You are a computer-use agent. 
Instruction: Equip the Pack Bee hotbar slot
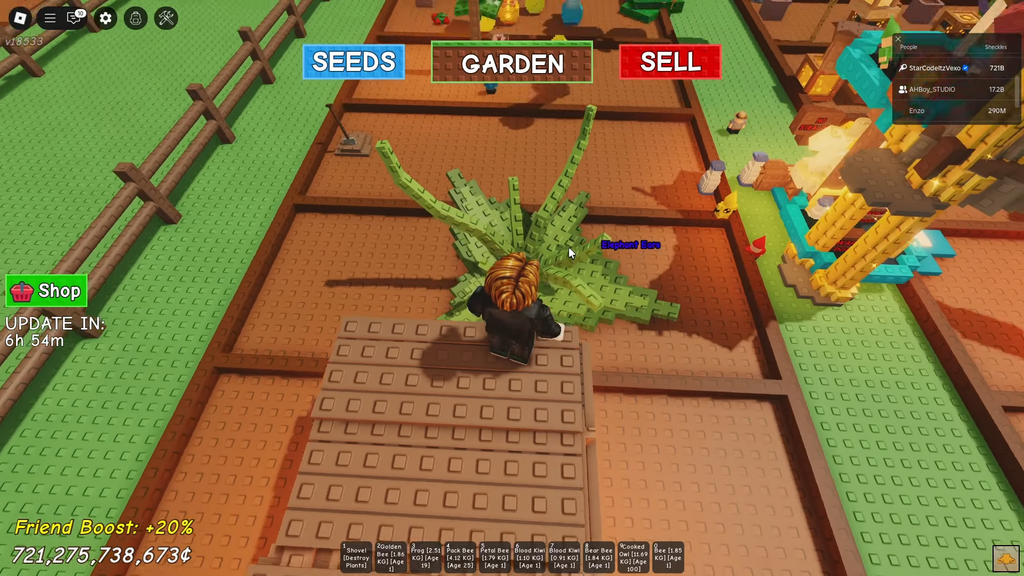(x=460, y=557)
